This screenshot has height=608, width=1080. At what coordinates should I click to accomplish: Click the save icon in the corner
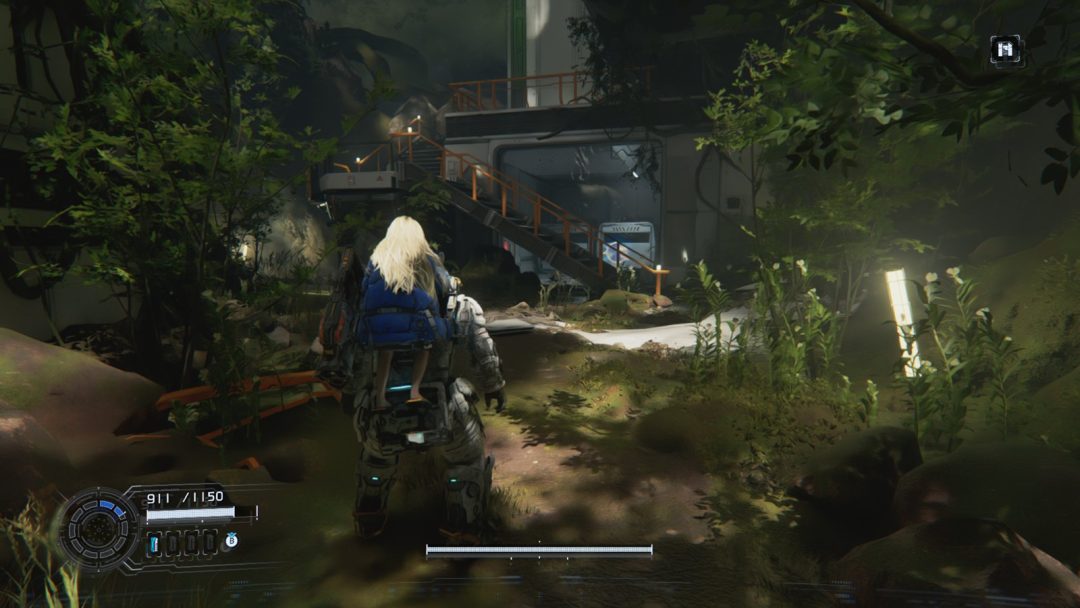pyautogui.click(x=1005, y=50)
